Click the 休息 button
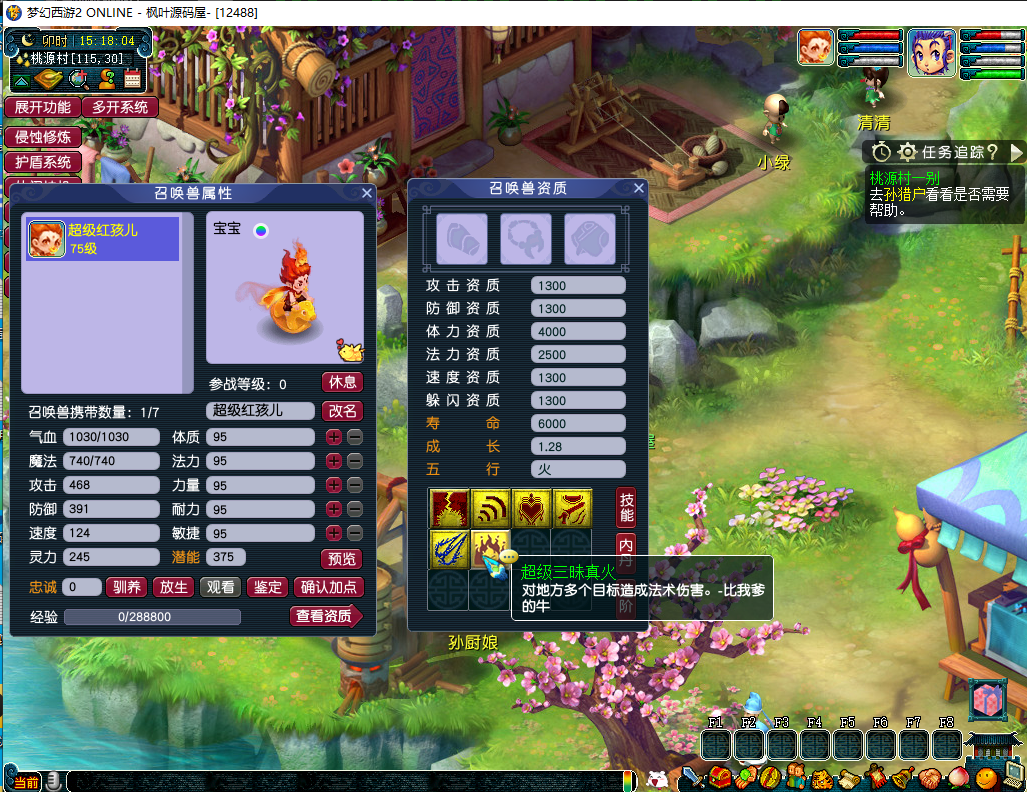The image size is (1027, 792). point(342,382)
